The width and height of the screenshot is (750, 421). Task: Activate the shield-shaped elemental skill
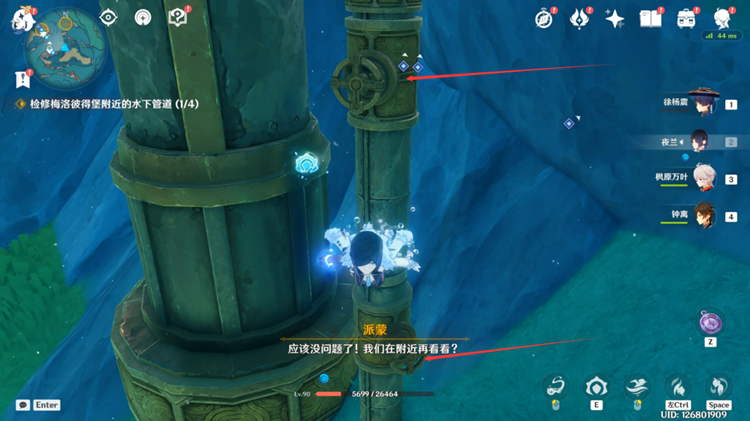pos(597,387)
